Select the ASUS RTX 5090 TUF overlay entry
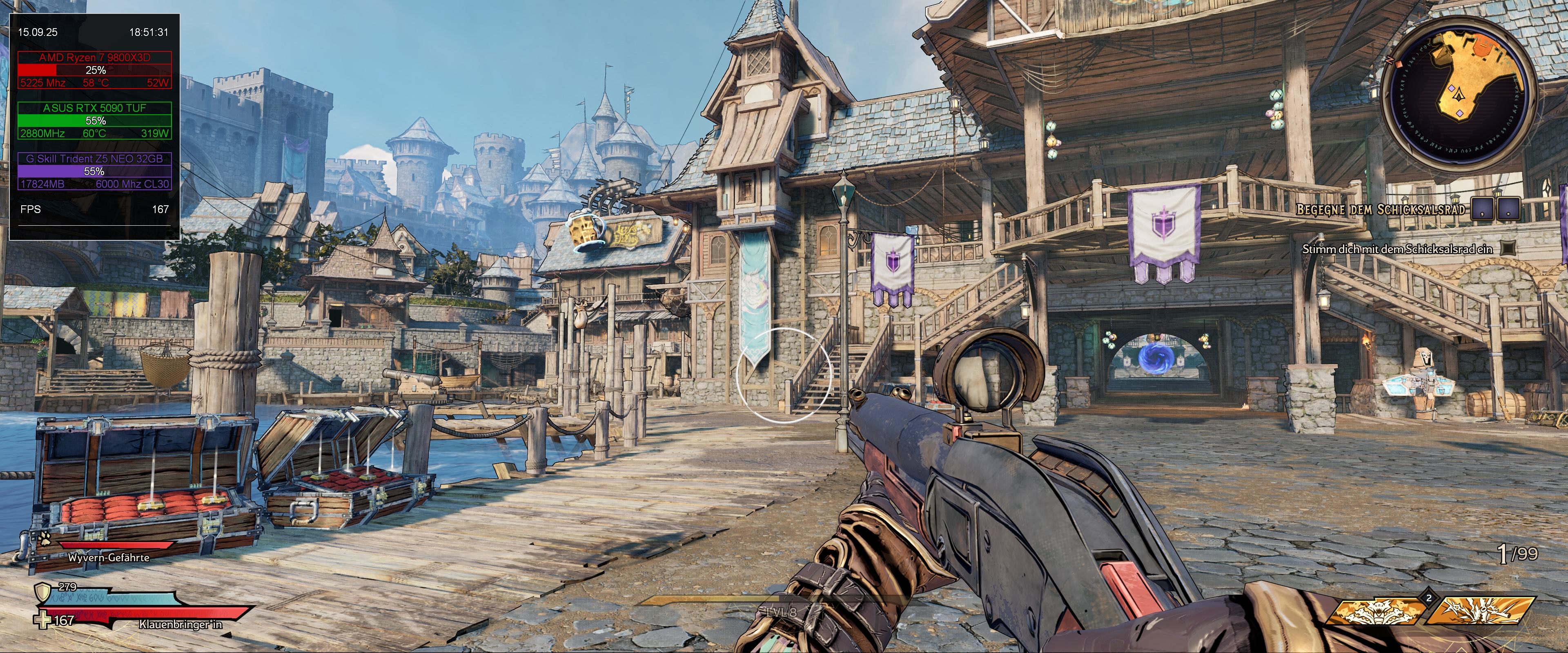The width and height of the screenshot is (1568, 653). pos(94,108)
